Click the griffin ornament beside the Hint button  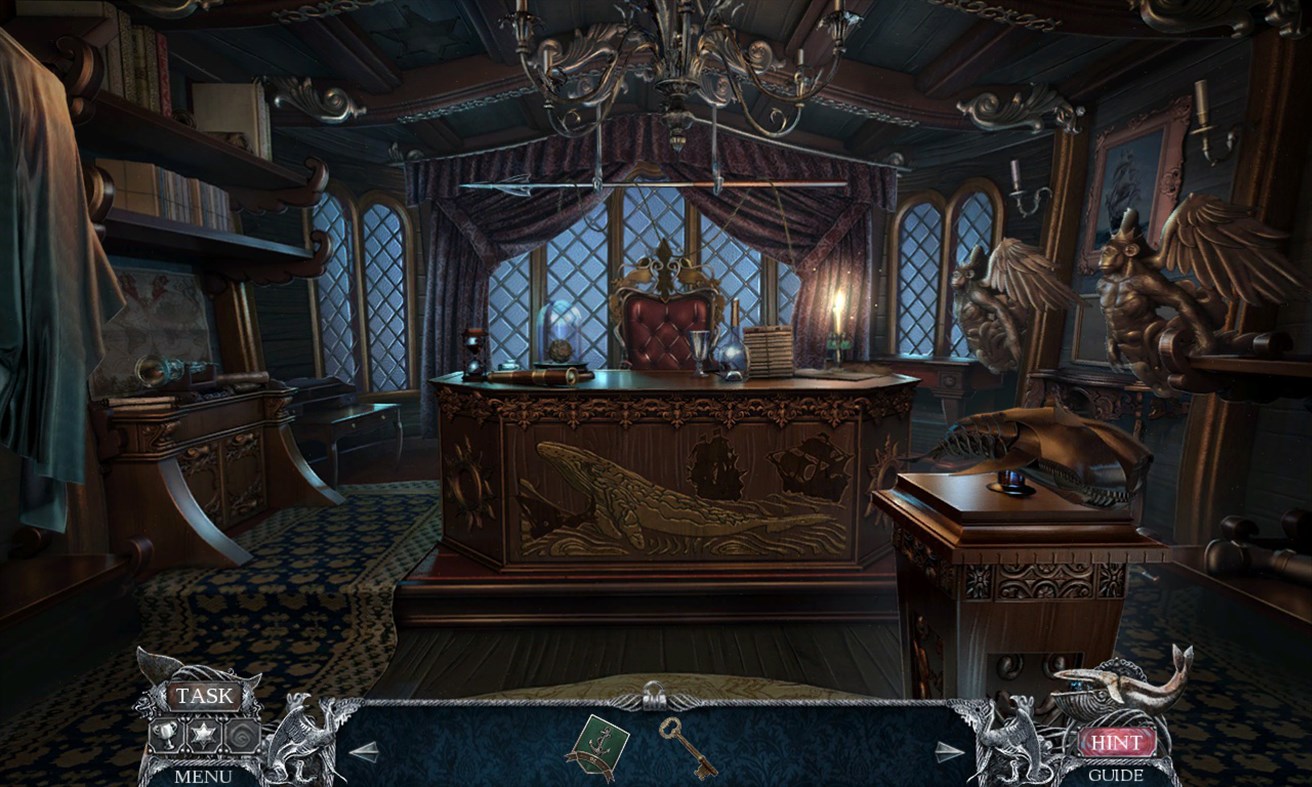tap(1017, 740)
